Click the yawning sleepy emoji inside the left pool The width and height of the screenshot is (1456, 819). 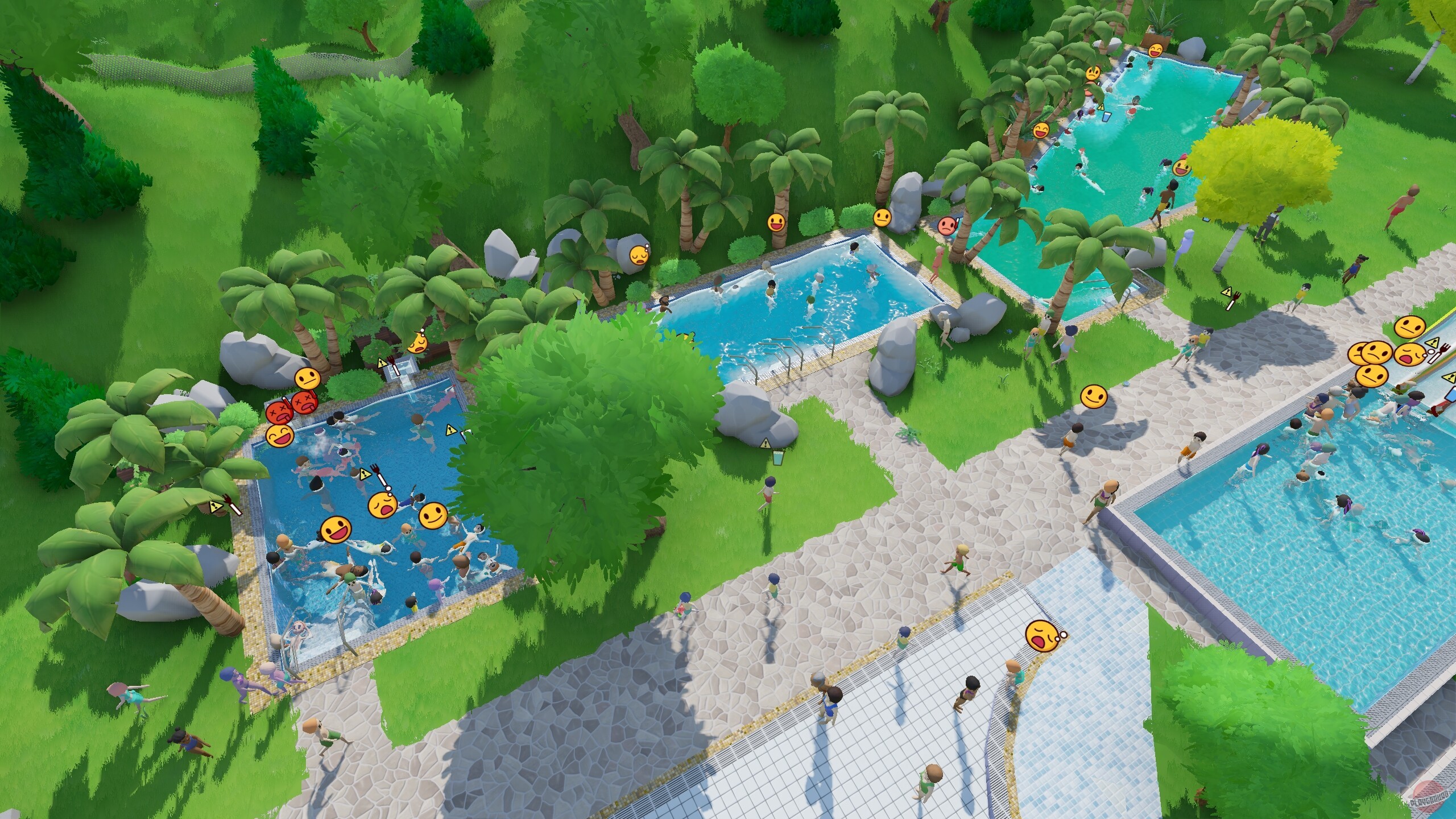[383, 506]
